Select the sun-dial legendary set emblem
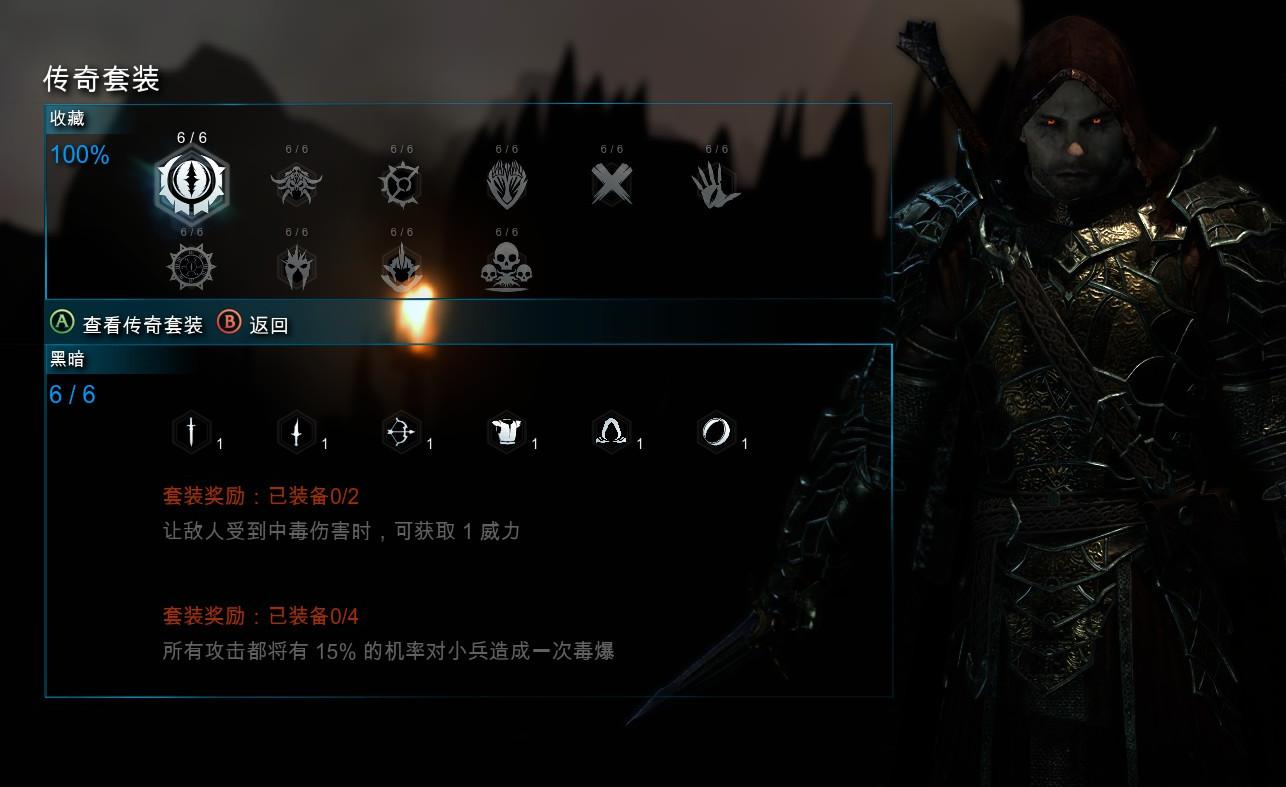The width and height of the screenshot is (1286, 787). click(x=192, y=264)
